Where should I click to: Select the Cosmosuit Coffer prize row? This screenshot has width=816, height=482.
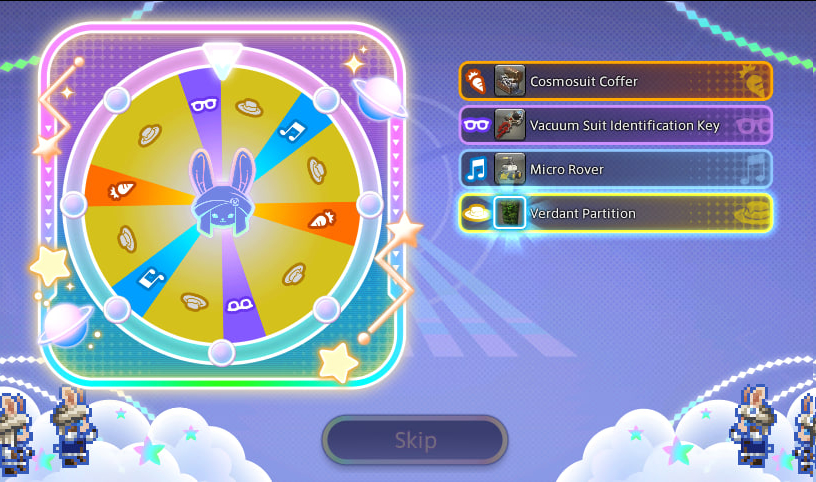point(615,81)
